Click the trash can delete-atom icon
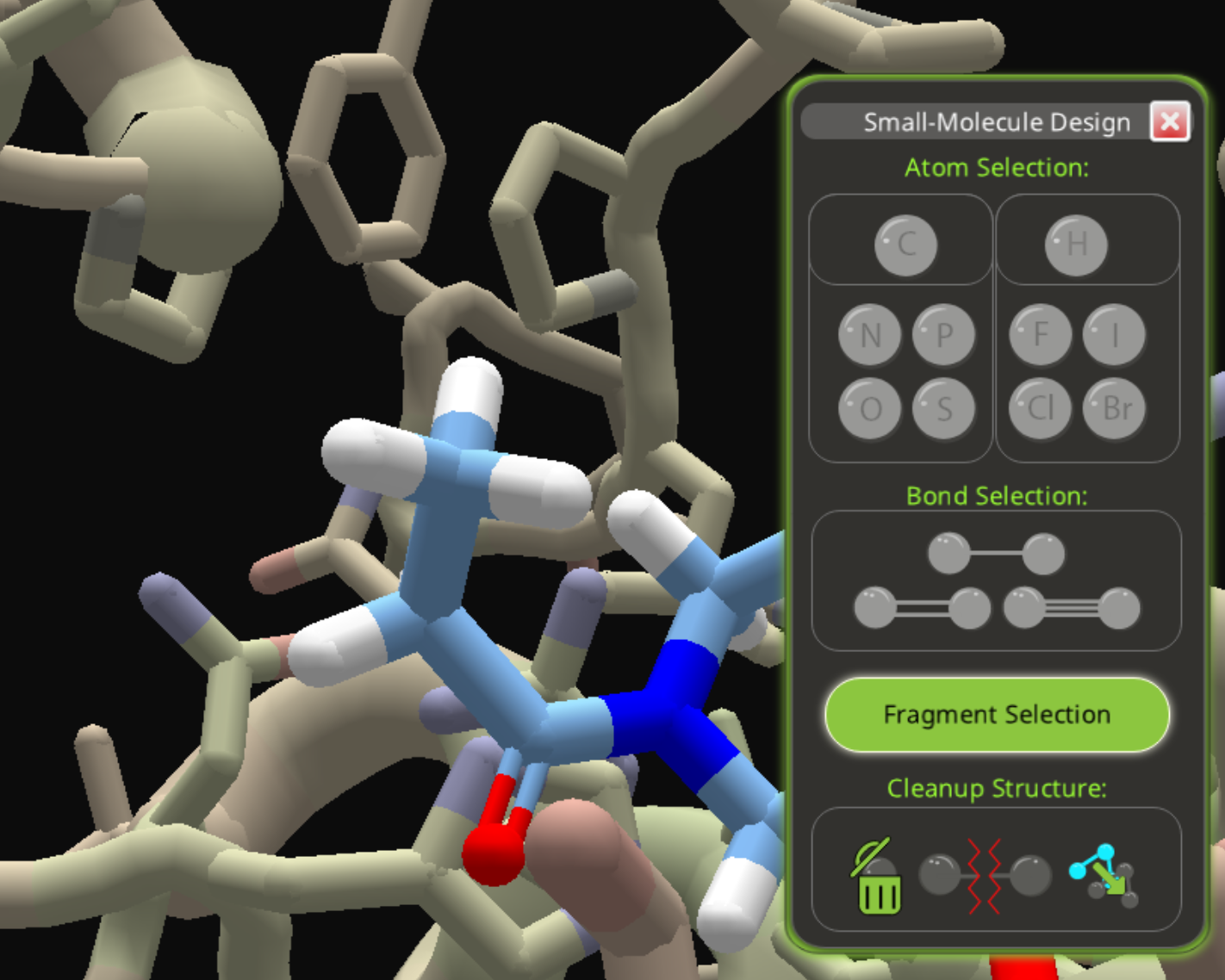The height and width of the screenshot is (980, 1225). coord(877,878)
